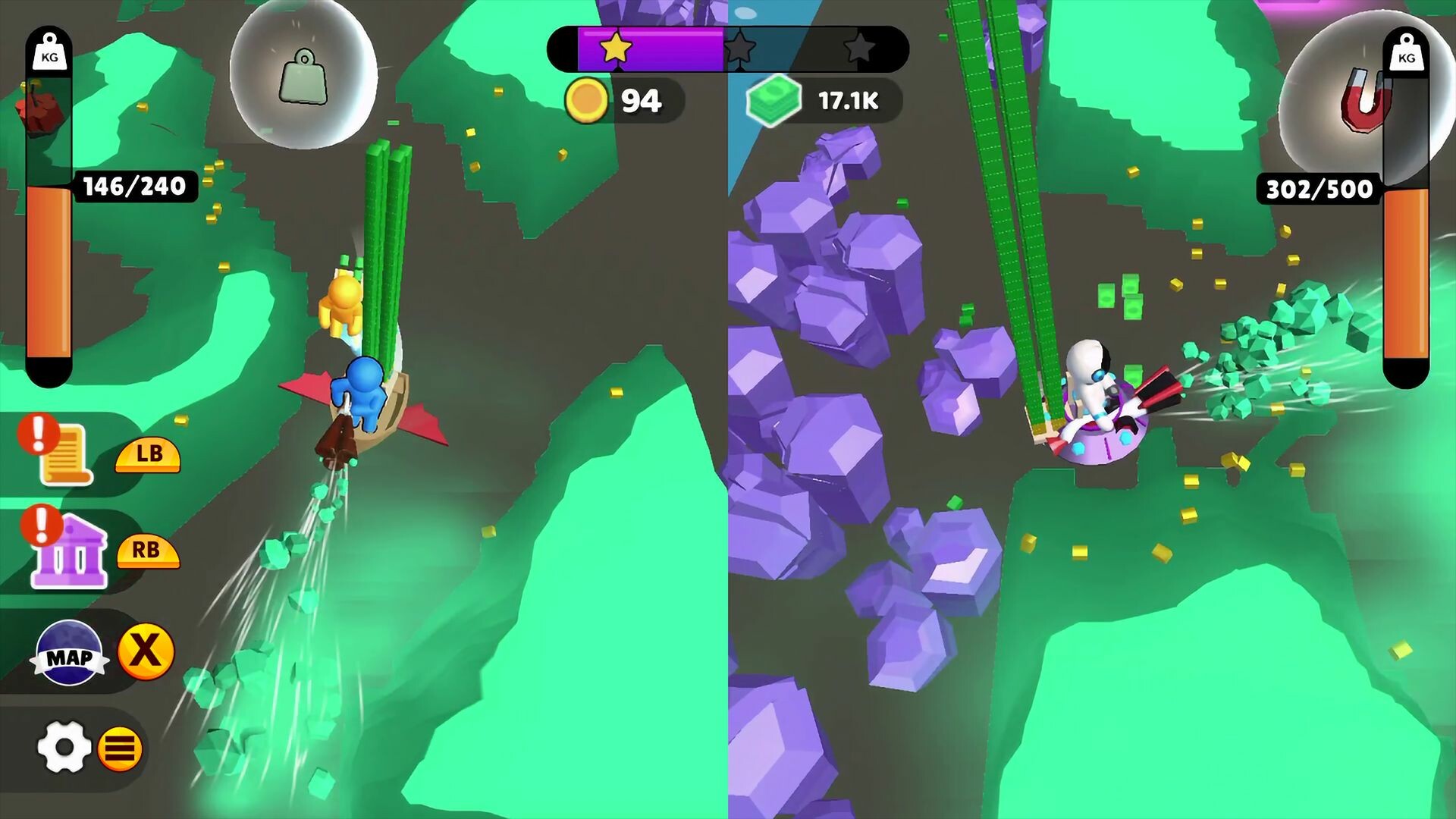Tap the middle unfilled star on the level bar
The width and height of the screenshot is (1456, 819).
pyautogui.click(x=740, y=48)
